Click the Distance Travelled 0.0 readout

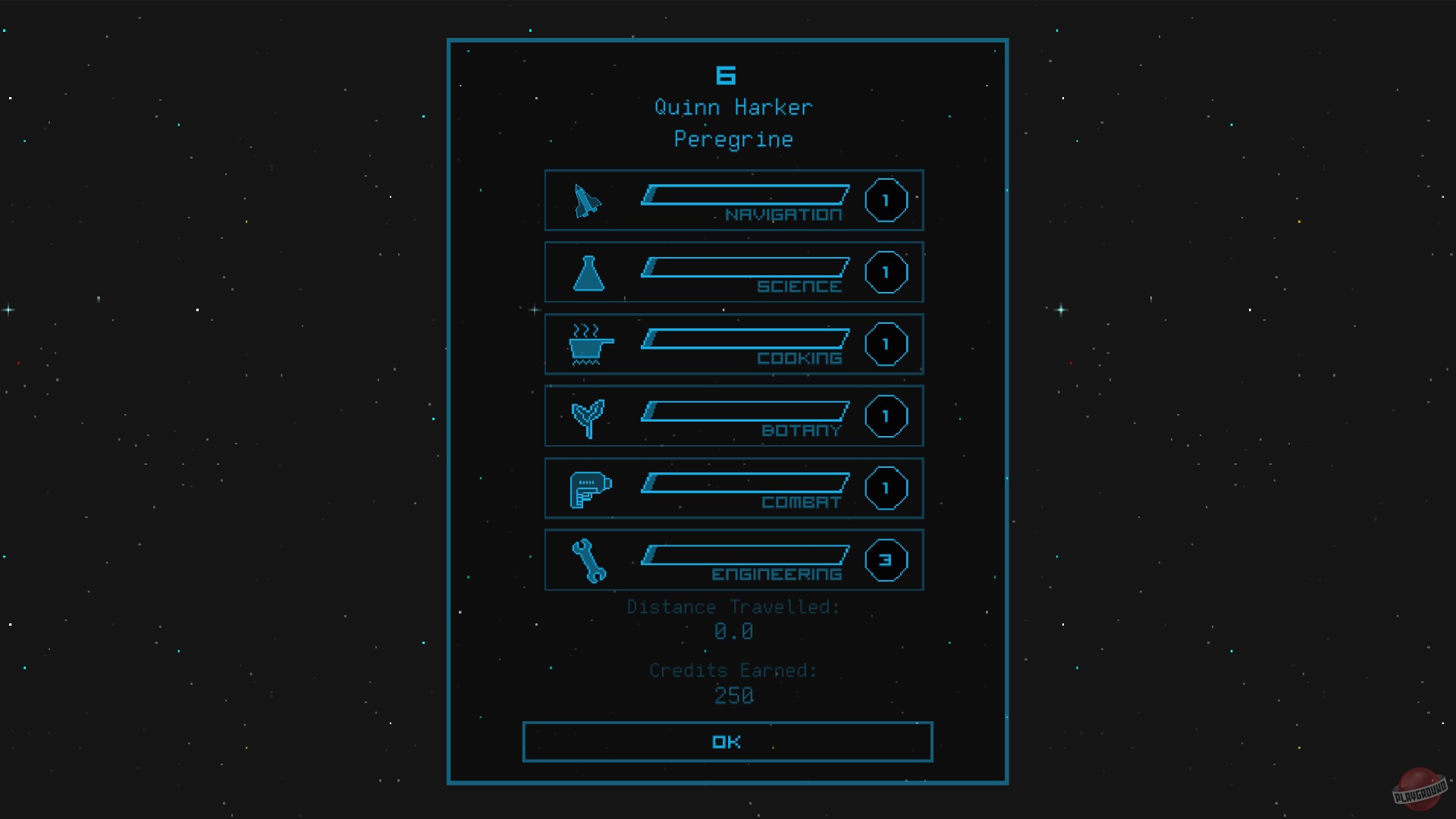point(733,631)
